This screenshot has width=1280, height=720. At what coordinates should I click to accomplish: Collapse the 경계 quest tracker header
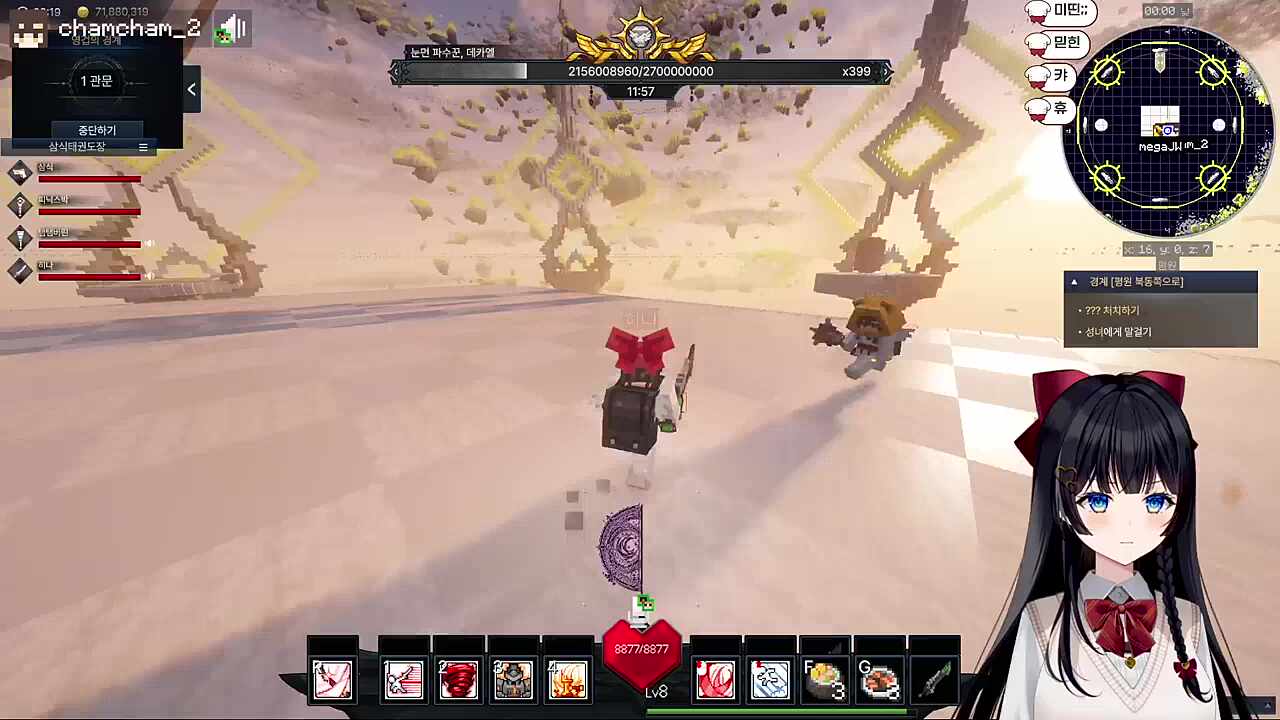click(1074, 282)
